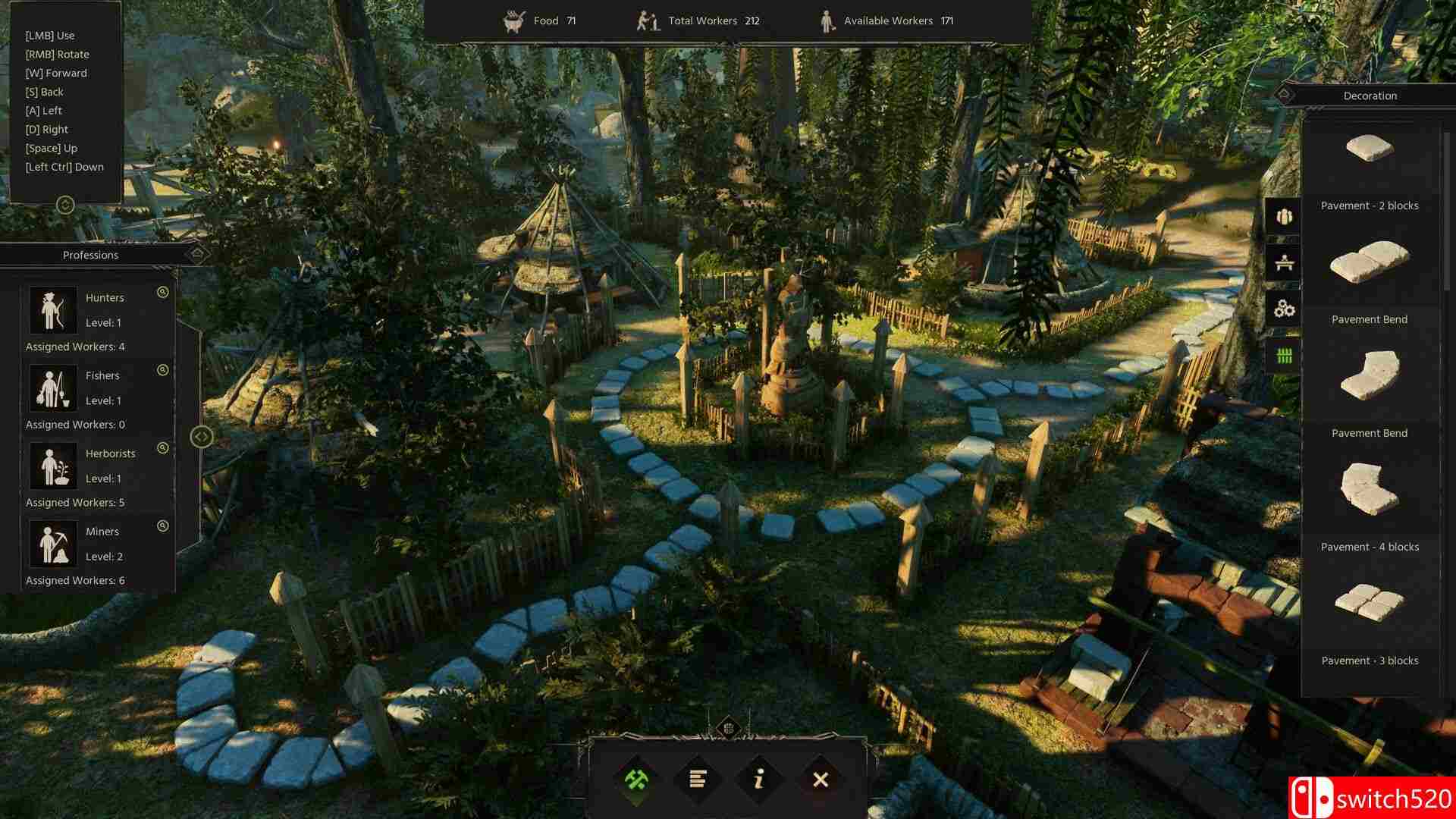The height and width of the screenshot is (819, 1456).
Task: Open the list menu in bottom toolbar
Action: point(698,779)
